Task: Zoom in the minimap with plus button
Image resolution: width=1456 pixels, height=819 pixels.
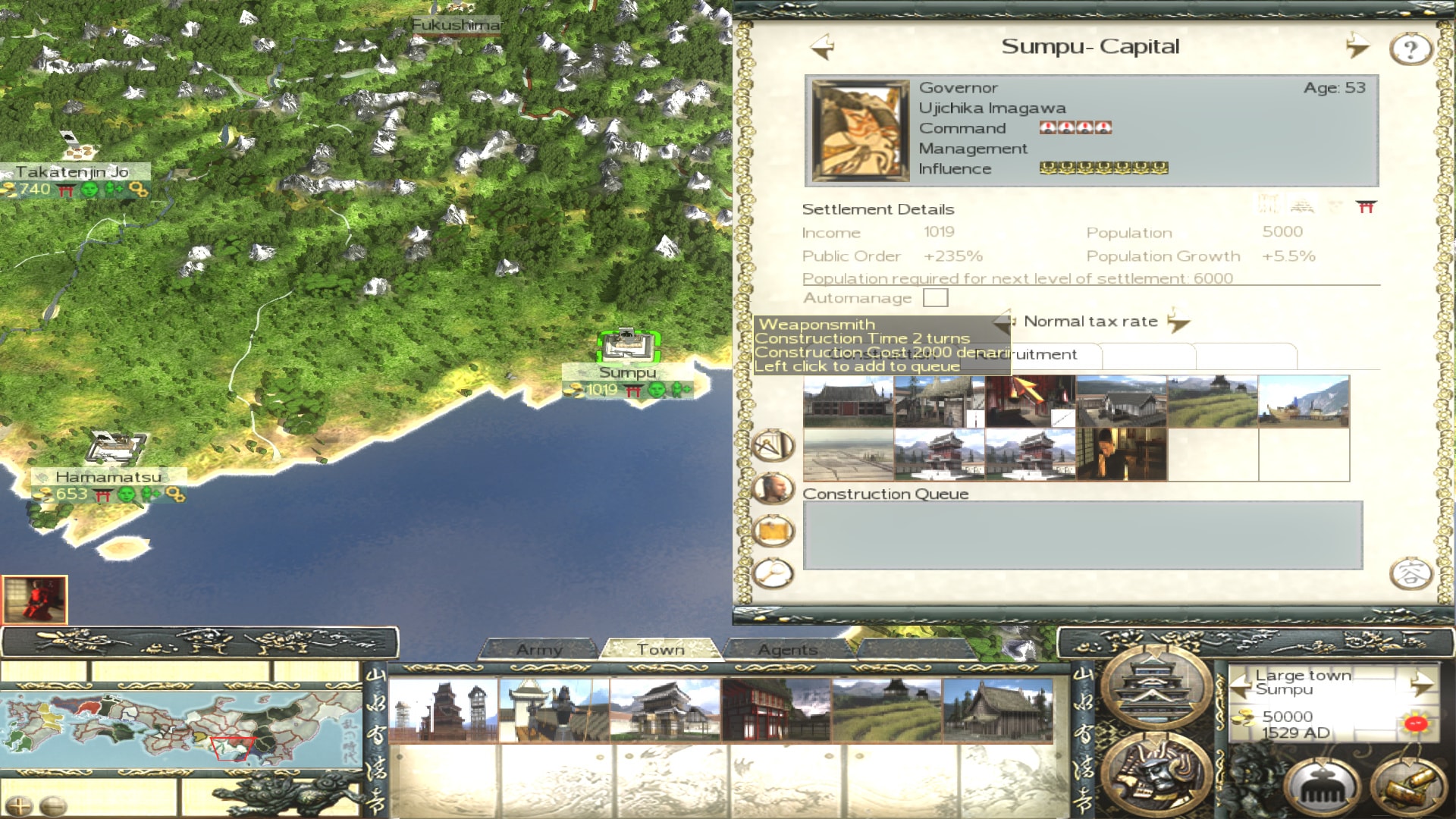Action: click(19, 806)
